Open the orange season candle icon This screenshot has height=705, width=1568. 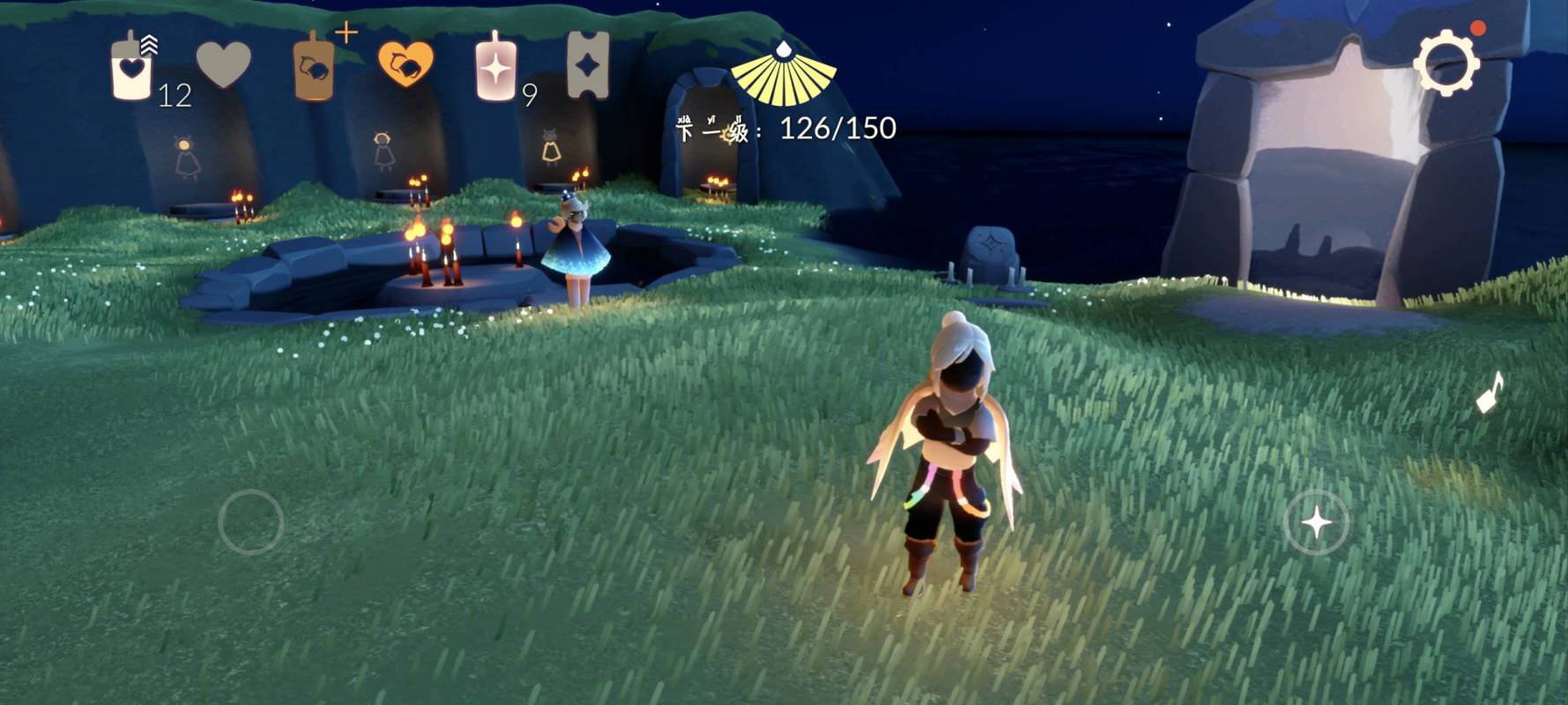click(x=314, y=67)
